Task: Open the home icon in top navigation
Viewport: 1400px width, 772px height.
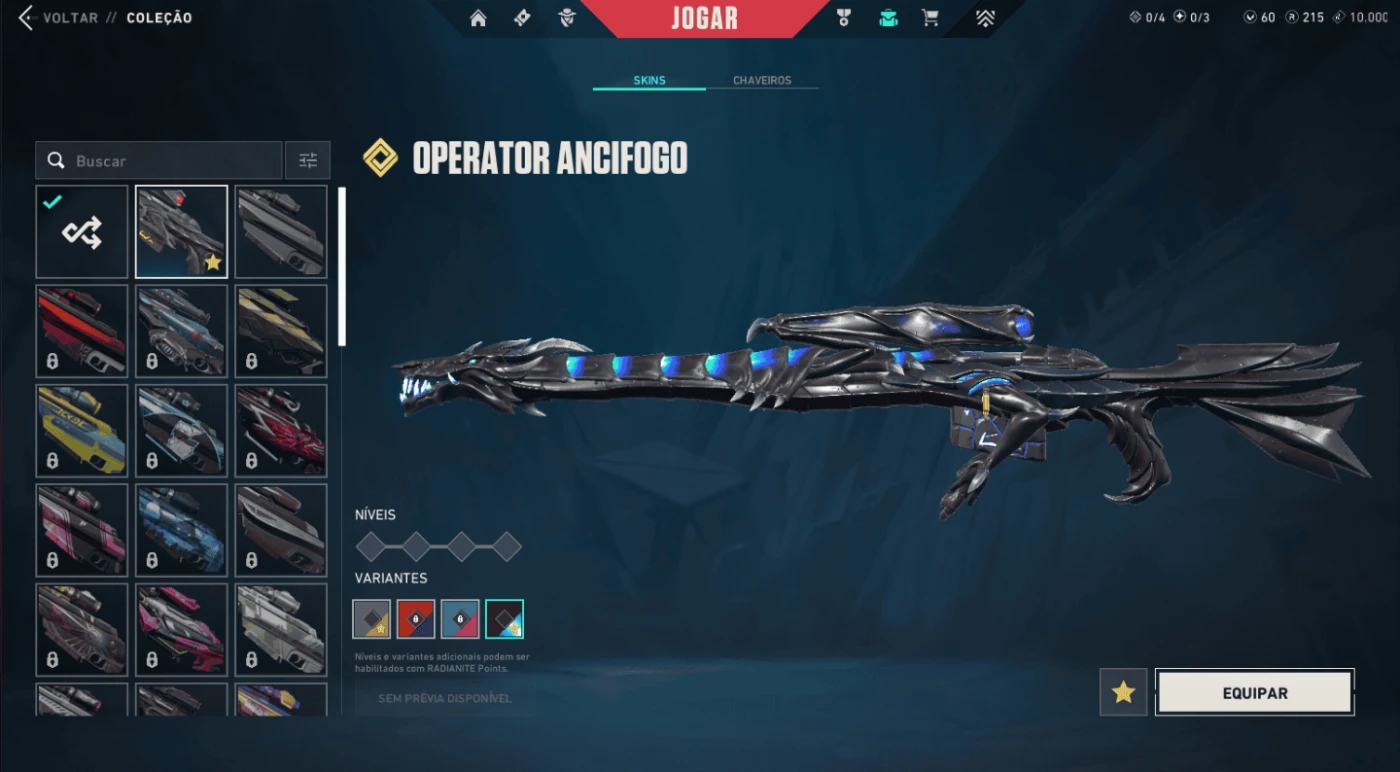Action: click(x=478, y=18)
